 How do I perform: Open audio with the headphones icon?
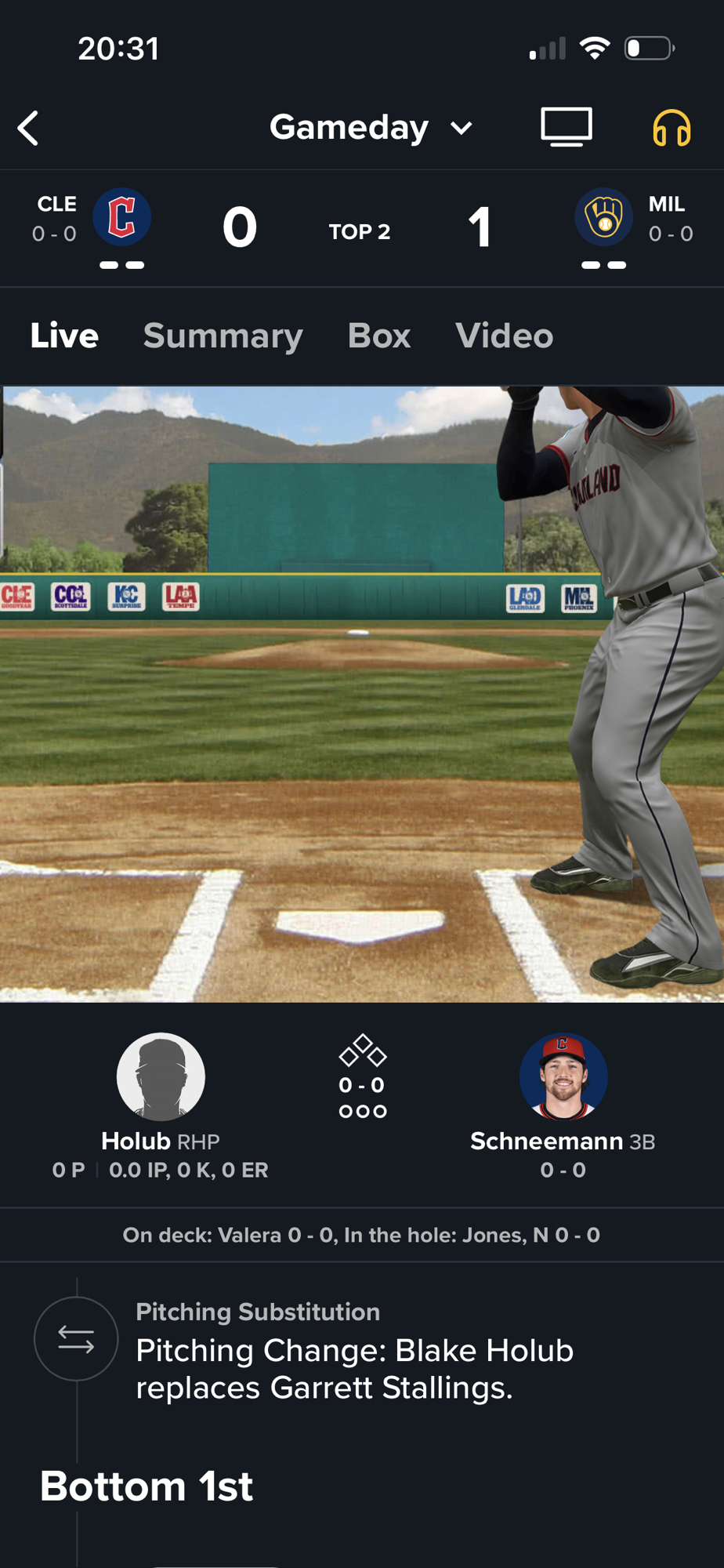pyautogui.click(x=672, y=128)
